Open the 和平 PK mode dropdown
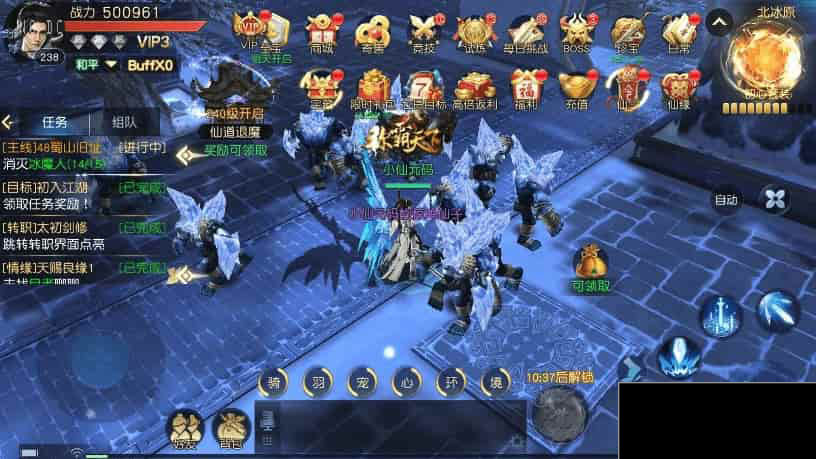 pyautogui.click(x=99, y=65)
